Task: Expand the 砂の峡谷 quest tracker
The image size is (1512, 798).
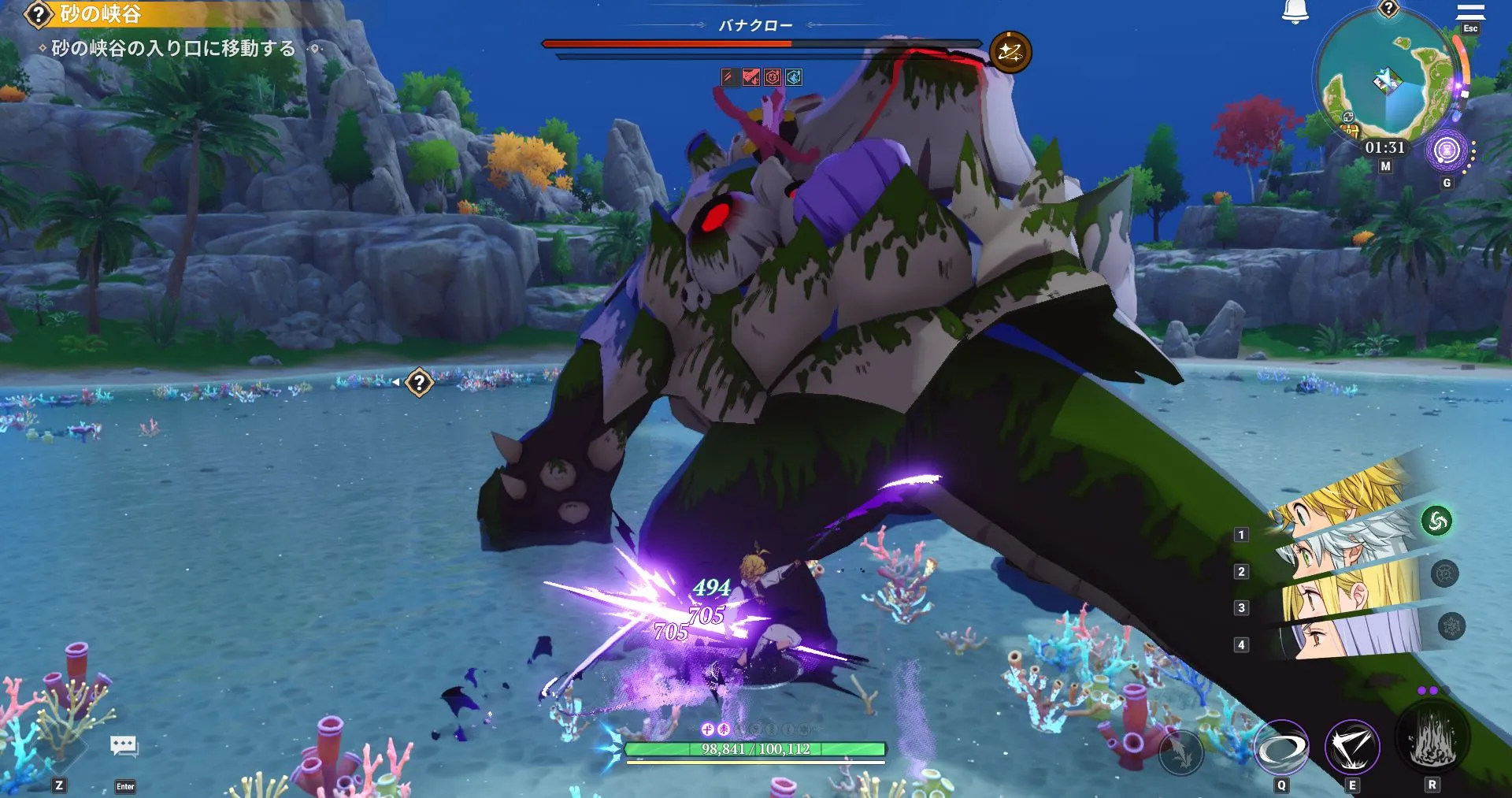Action: (94, 13)
